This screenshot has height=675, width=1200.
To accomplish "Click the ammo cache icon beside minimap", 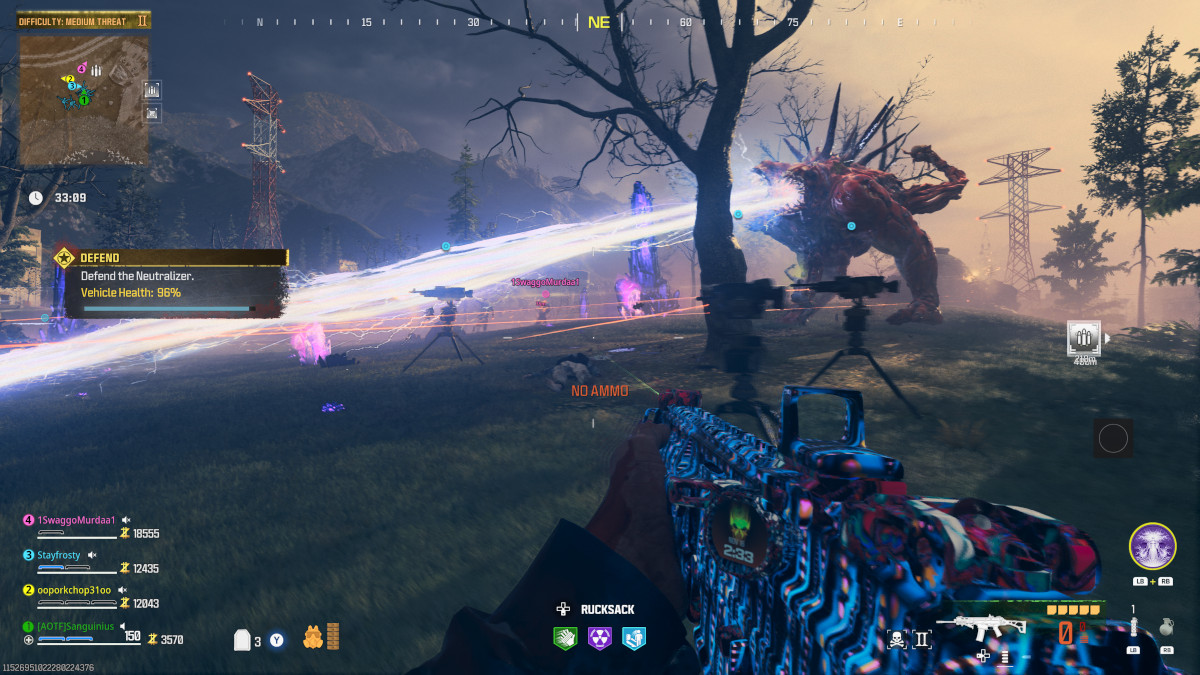I will click(x=152, y=90).
